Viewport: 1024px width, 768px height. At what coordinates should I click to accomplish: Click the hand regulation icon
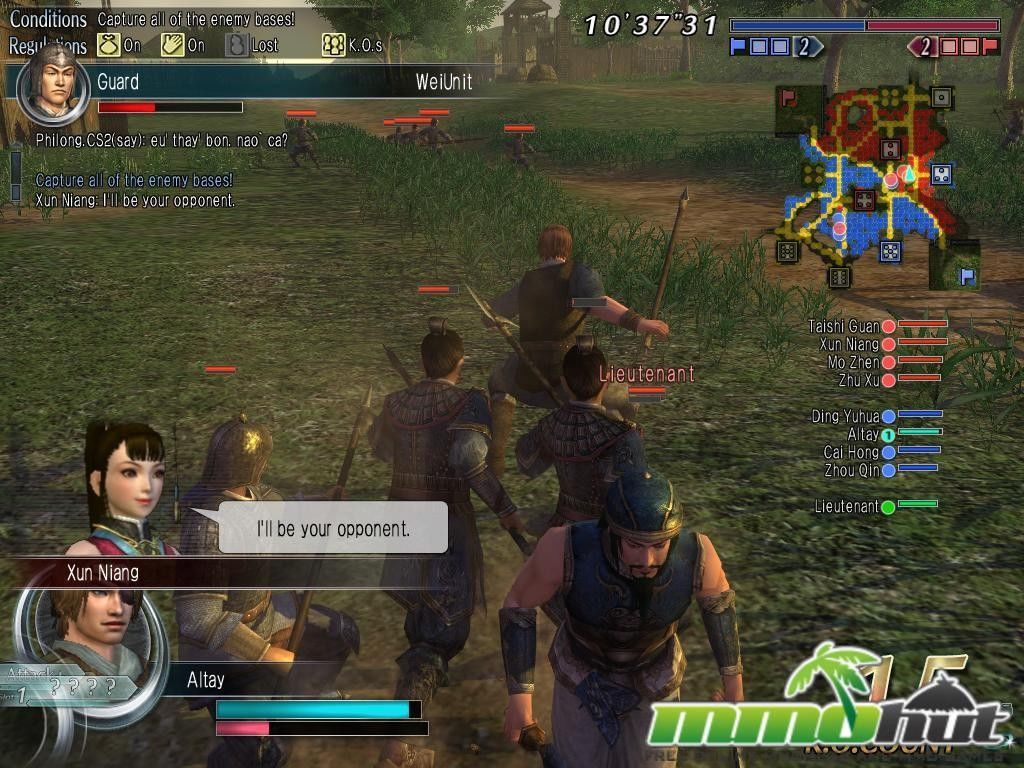[x=171, y=45]
